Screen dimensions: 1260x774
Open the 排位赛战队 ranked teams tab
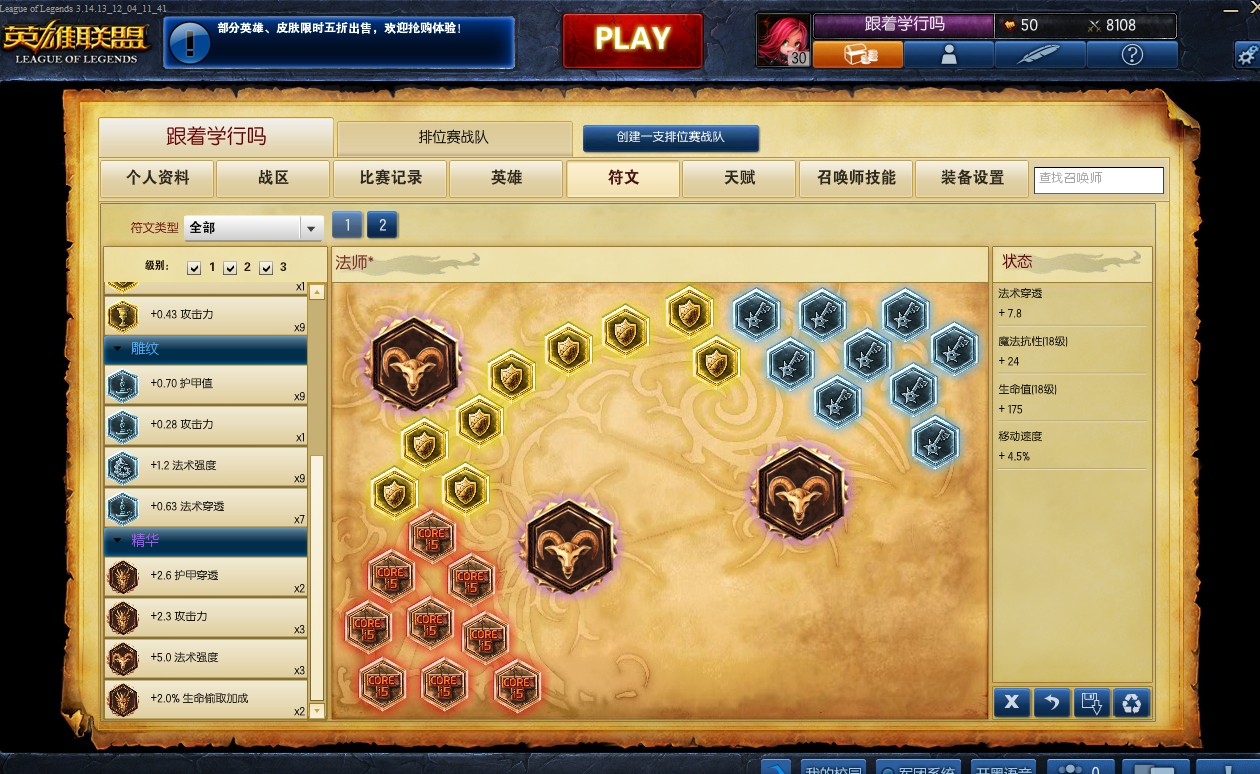[454, 138]
